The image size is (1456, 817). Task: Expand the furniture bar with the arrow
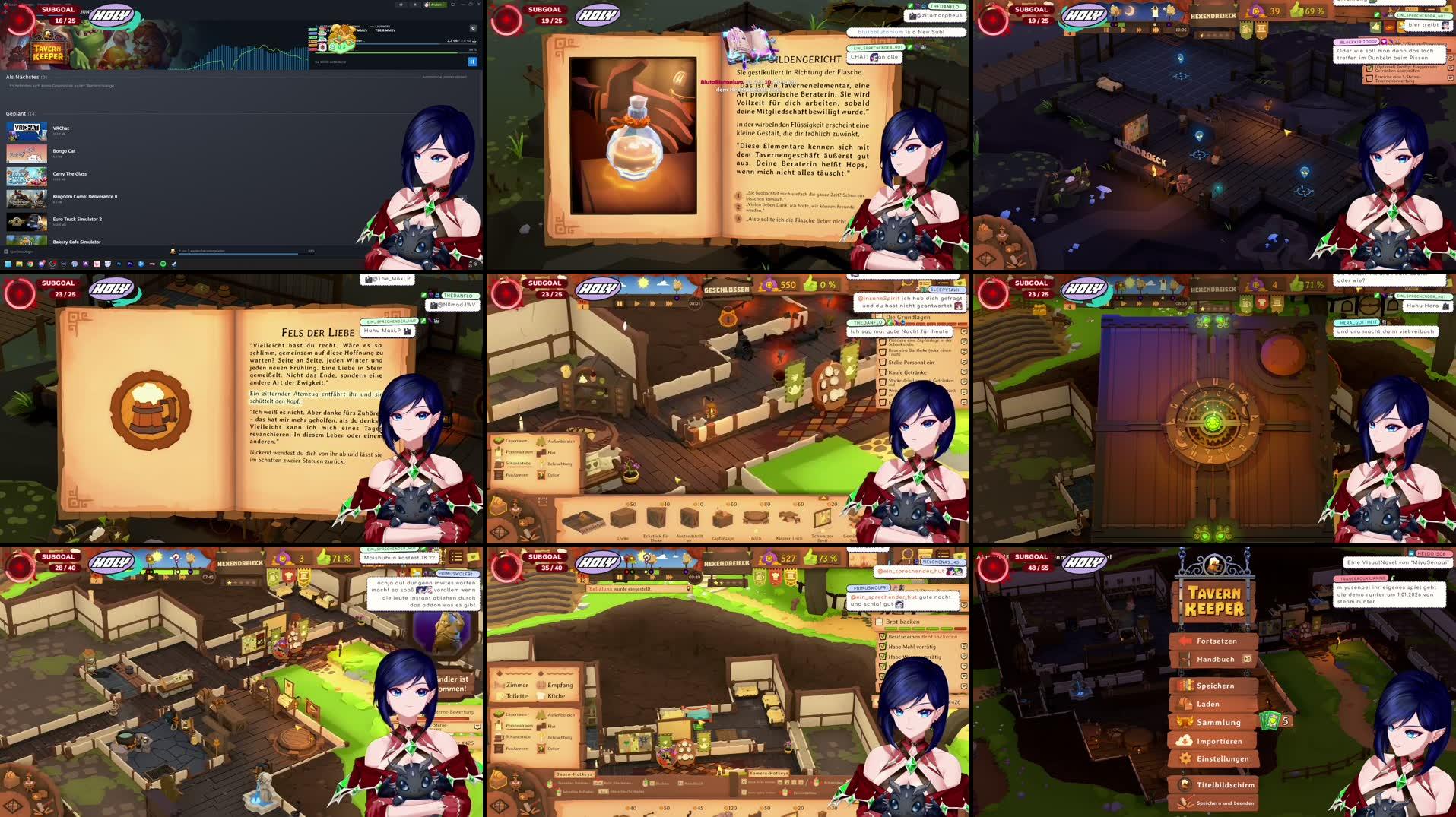823,499
